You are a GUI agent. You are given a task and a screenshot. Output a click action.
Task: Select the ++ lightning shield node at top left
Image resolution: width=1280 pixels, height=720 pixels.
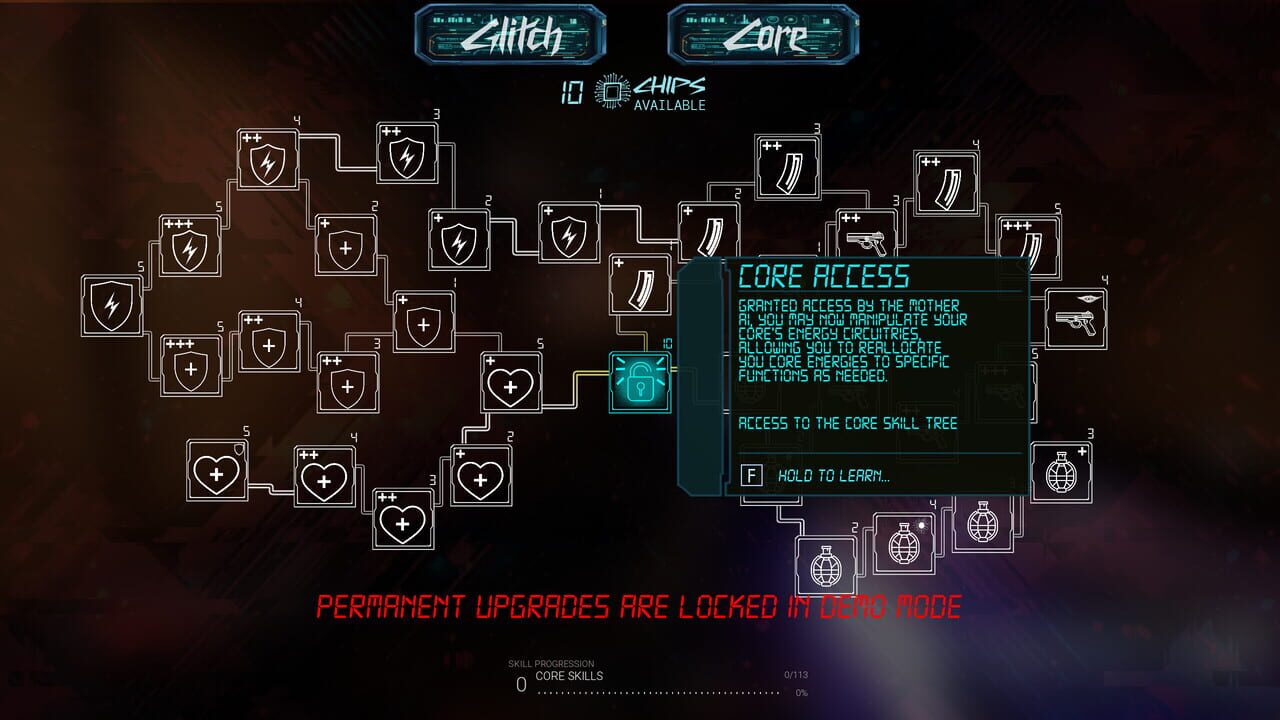(x=265, y=160)
